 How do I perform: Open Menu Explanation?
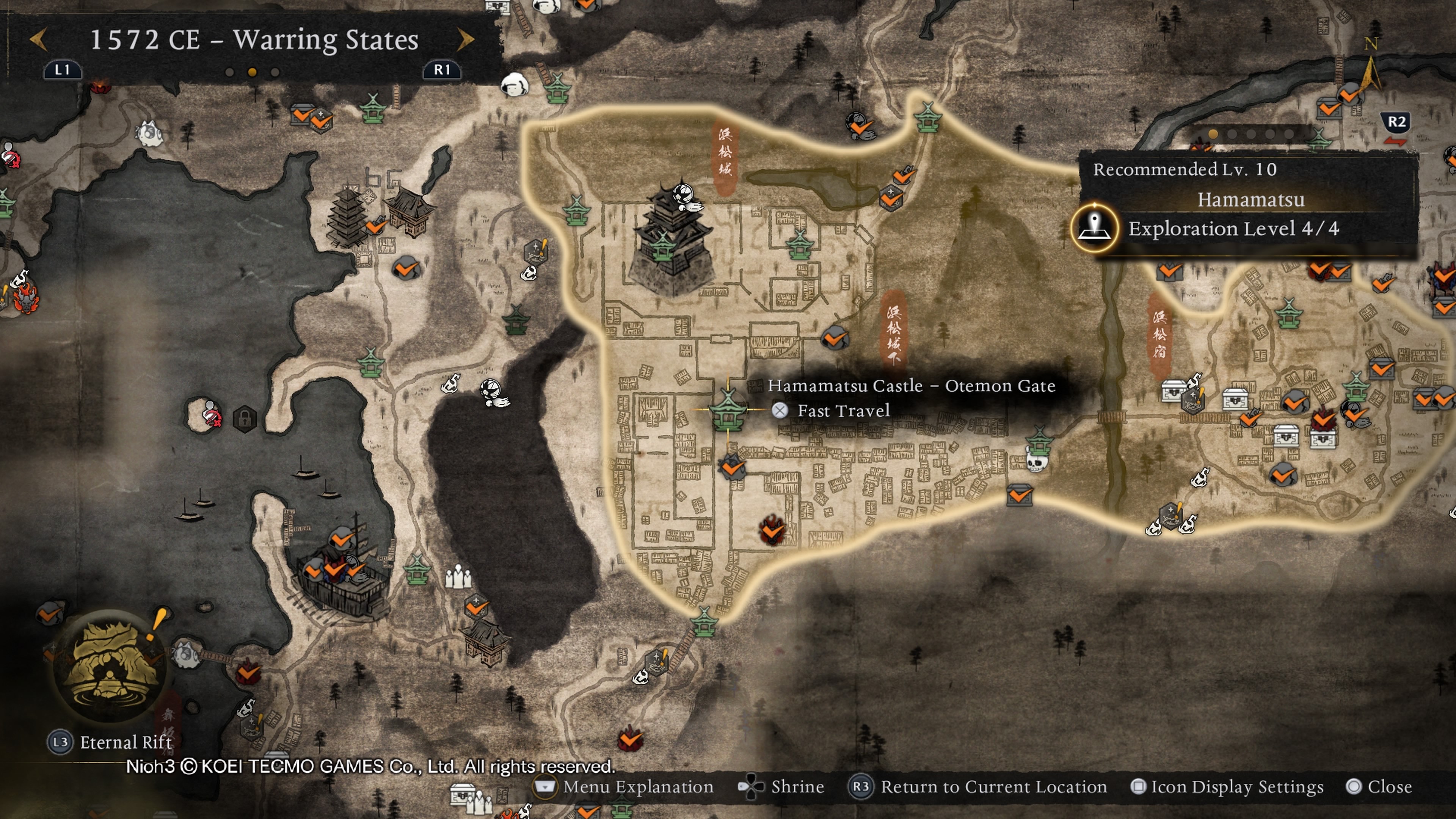626,787
